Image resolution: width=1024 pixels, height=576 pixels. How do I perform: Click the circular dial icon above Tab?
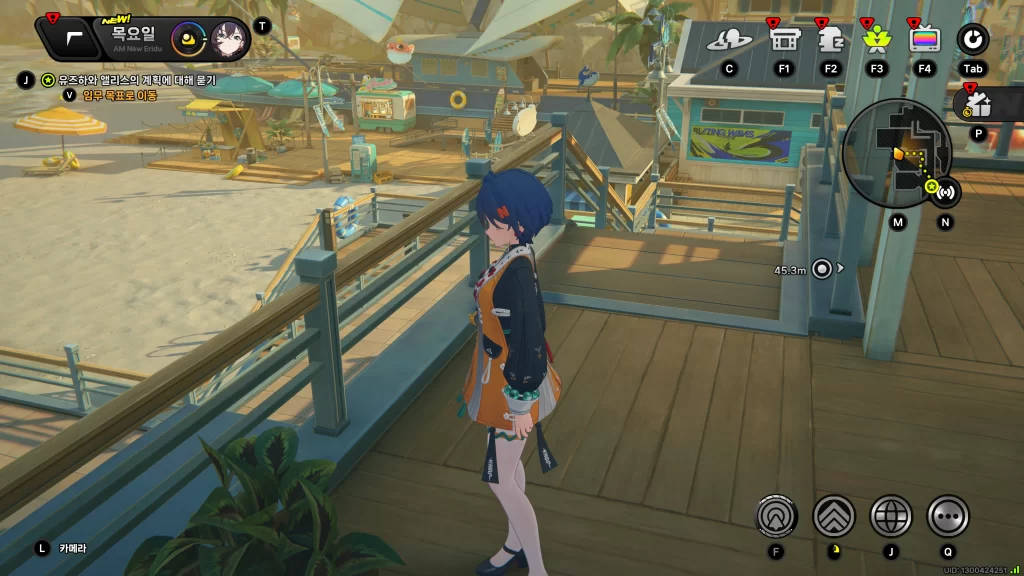point(973,40)
